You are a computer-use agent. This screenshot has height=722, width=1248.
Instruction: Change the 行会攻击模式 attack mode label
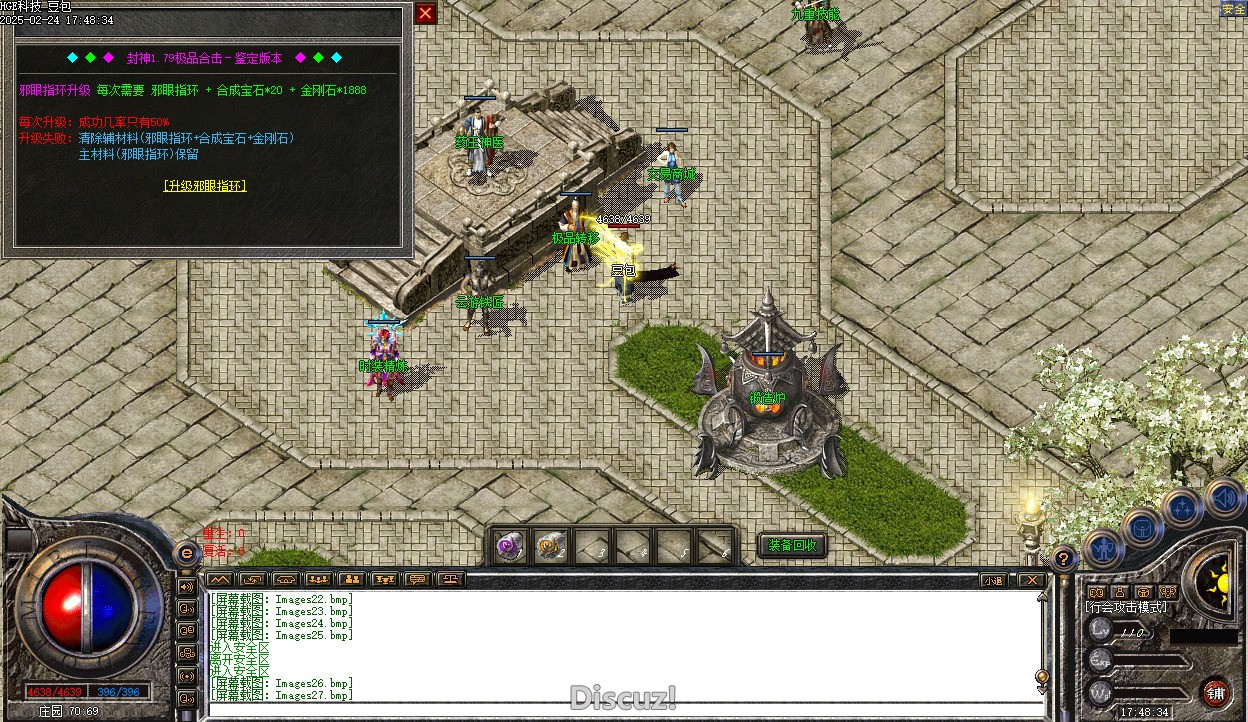coord(1126,607)
